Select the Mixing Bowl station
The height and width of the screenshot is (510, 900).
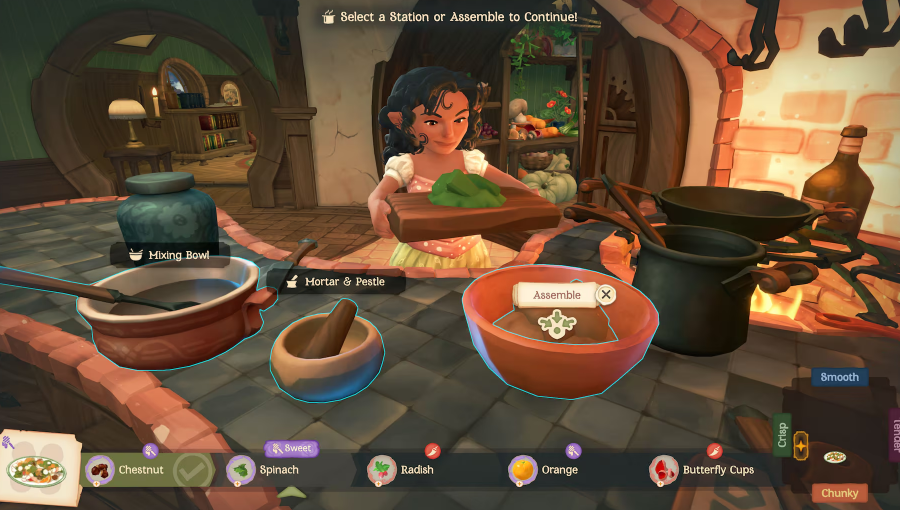(170, 255)
